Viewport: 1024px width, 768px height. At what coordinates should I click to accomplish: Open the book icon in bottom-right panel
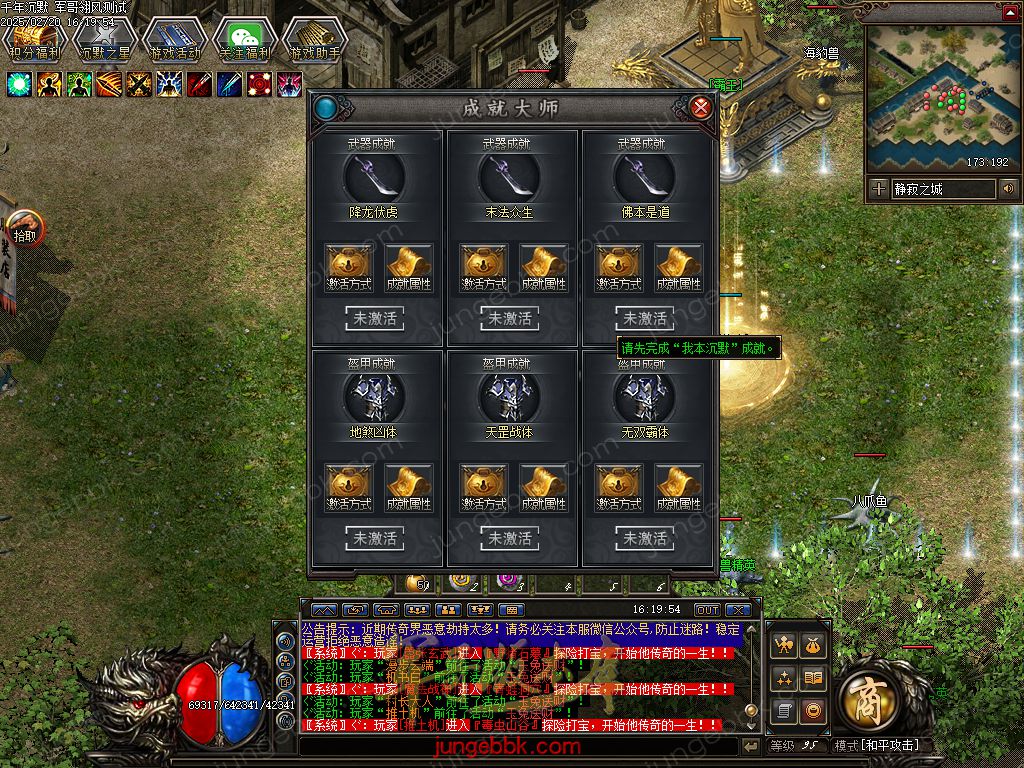[813, 679]
